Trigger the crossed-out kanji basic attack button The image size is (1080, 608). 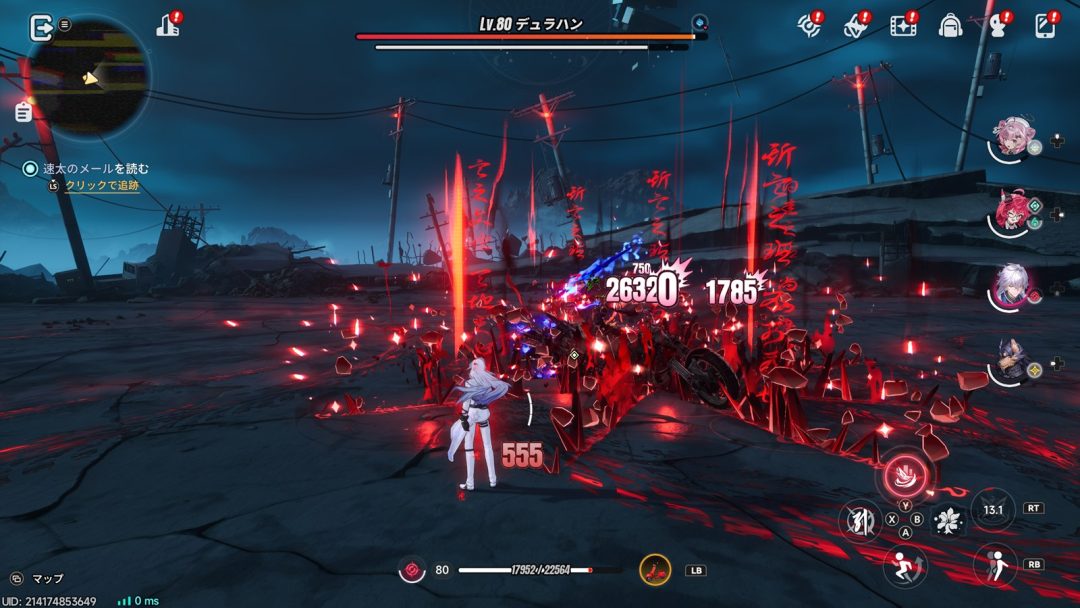point(859,520)
